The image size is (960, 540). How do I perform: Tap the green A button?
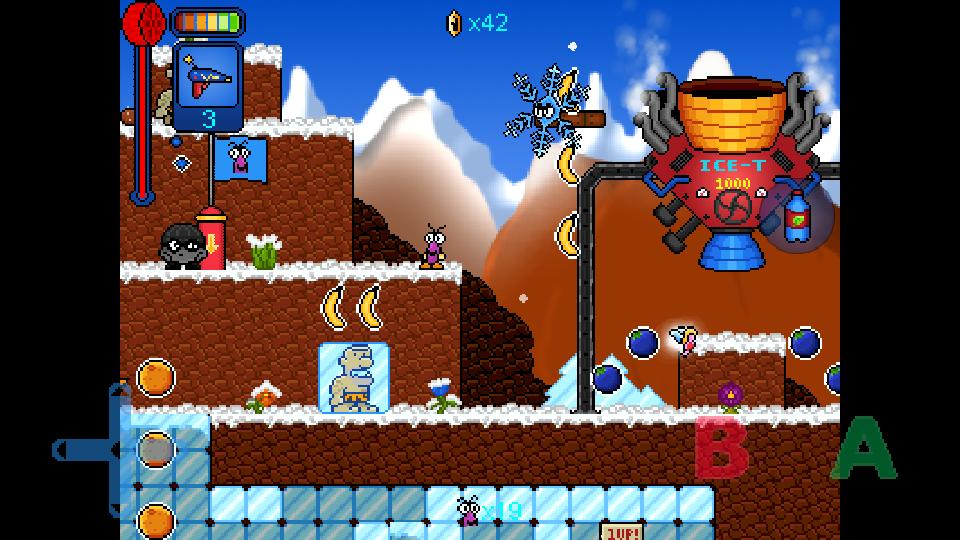point(863,450)
